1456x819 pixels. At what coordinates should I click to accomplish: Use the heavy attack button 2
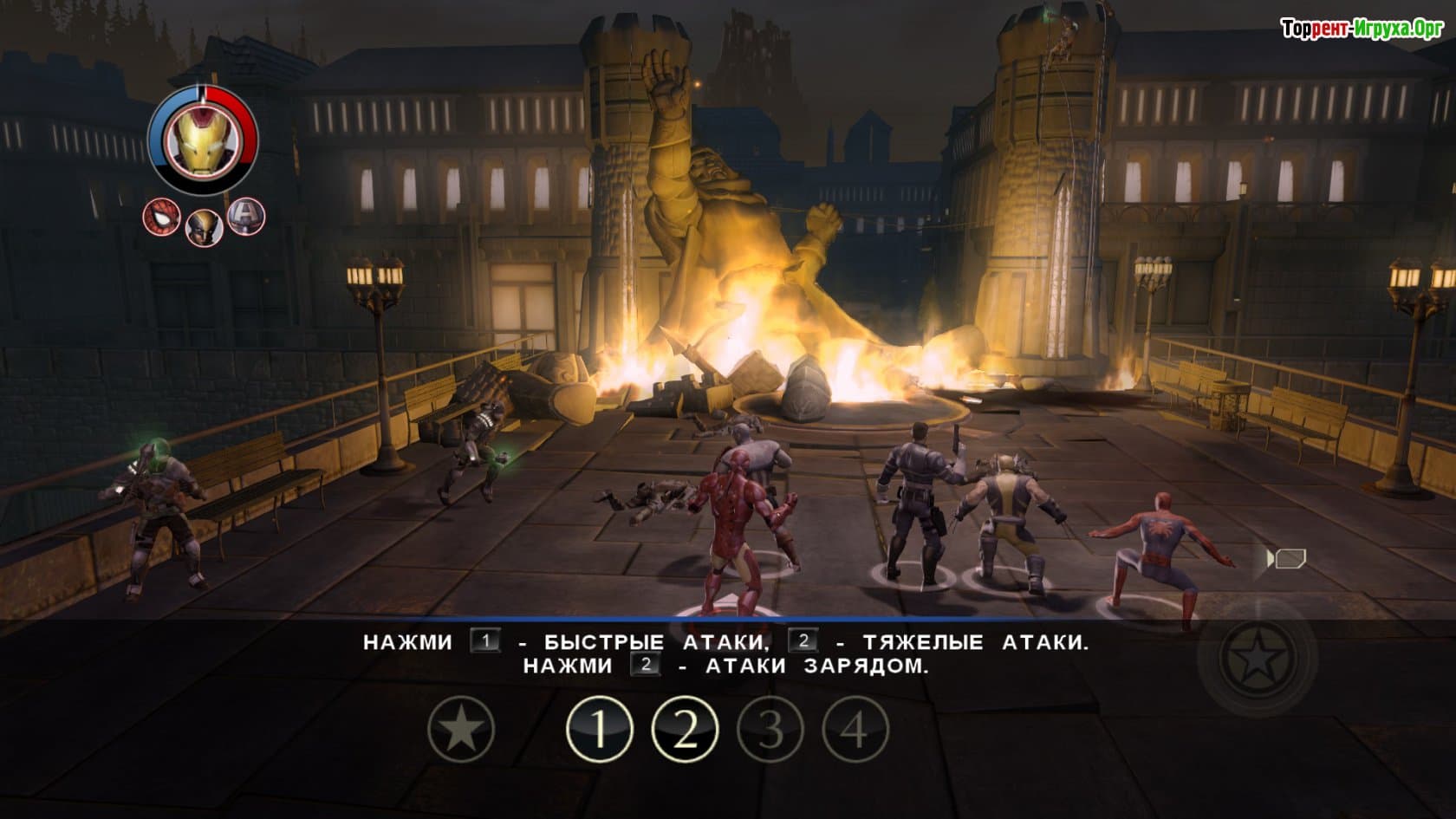pyautogui.click(x=685, y=730)
